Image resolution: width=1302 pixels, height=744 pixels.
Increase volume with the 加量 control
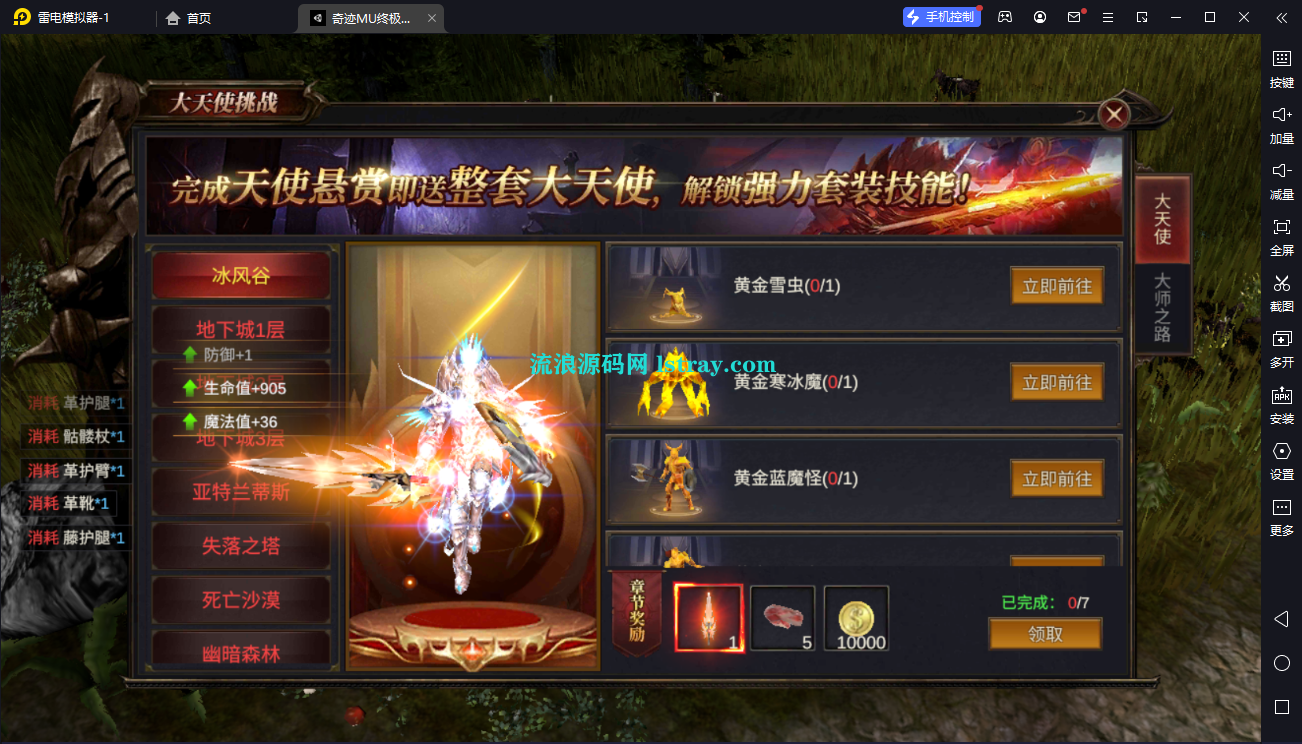pyautogui.click(x=1281, y=124)
